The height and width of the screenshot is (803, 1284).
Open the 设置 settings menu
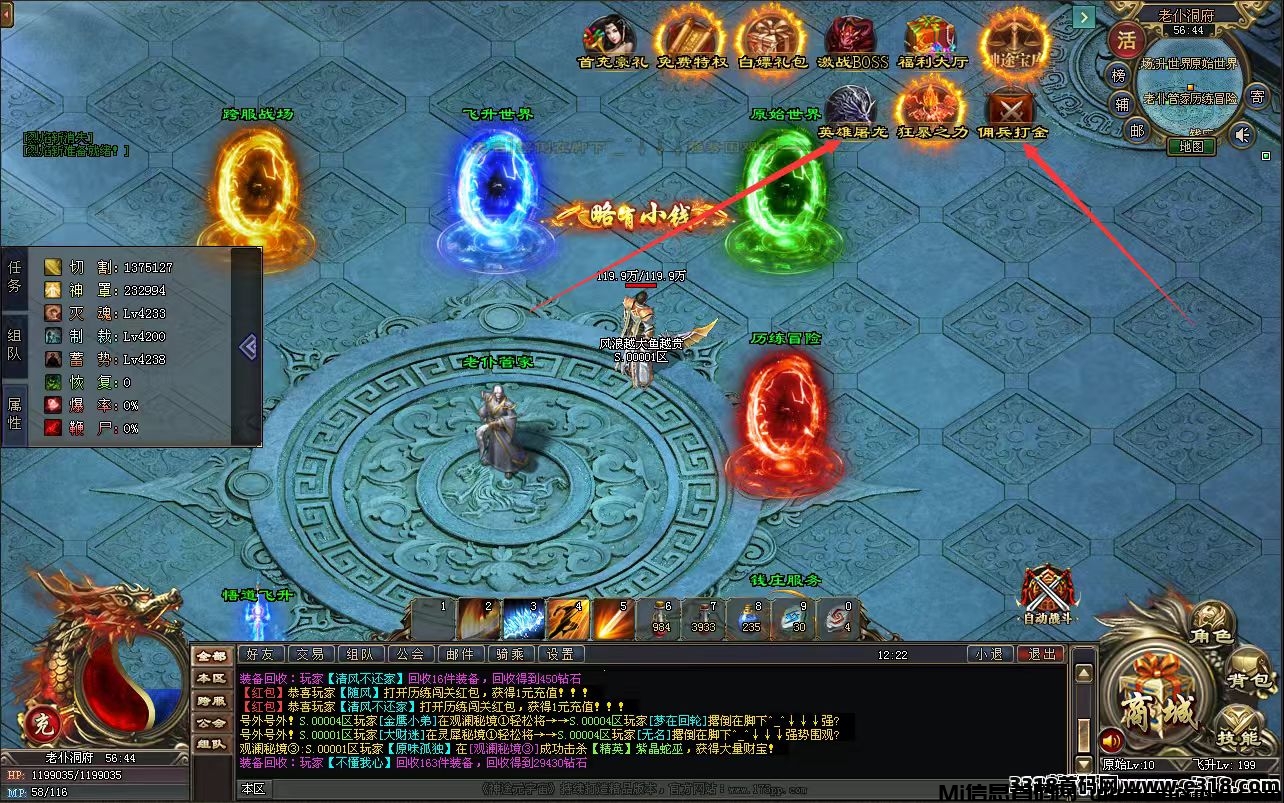tap(561, 653)
